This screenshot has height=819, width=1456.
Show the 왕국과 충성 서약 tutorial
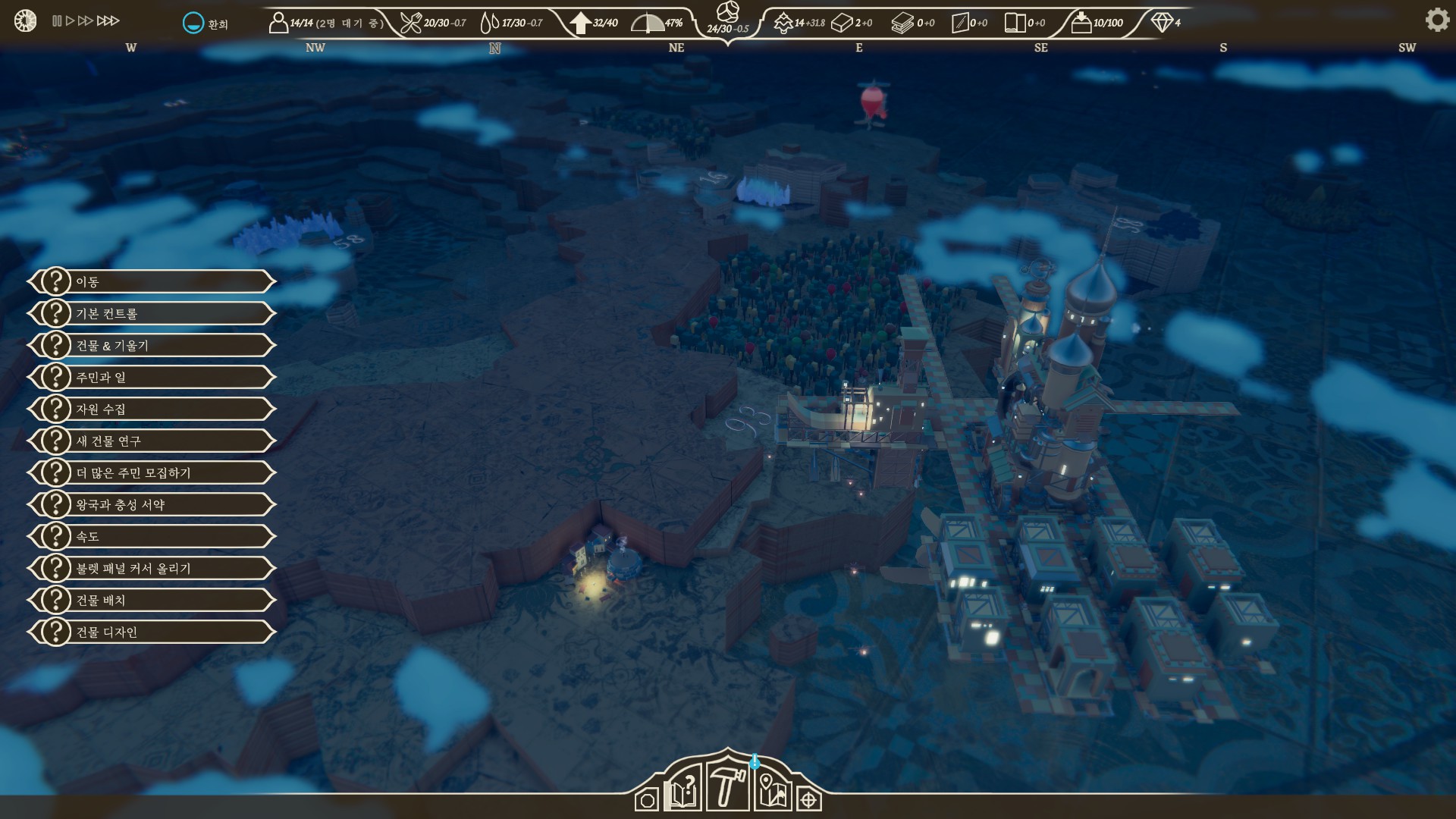pyautogui.click(x=152, y=504)
